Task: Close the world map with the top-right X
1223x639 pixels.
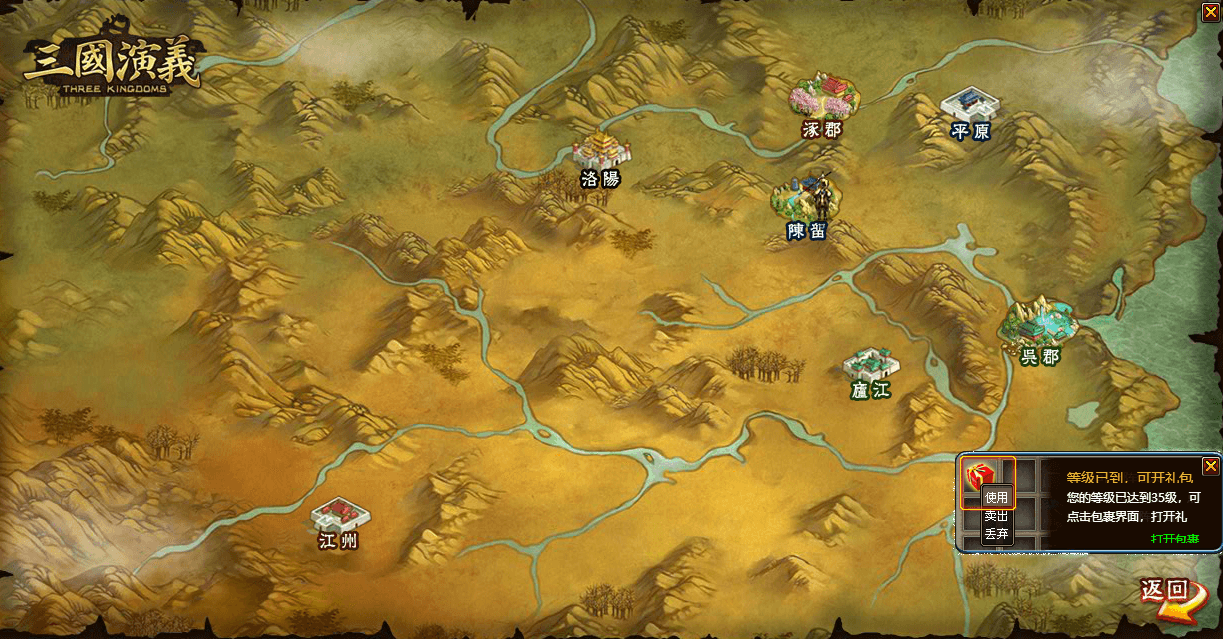Action: click(x=1210, y=12)
